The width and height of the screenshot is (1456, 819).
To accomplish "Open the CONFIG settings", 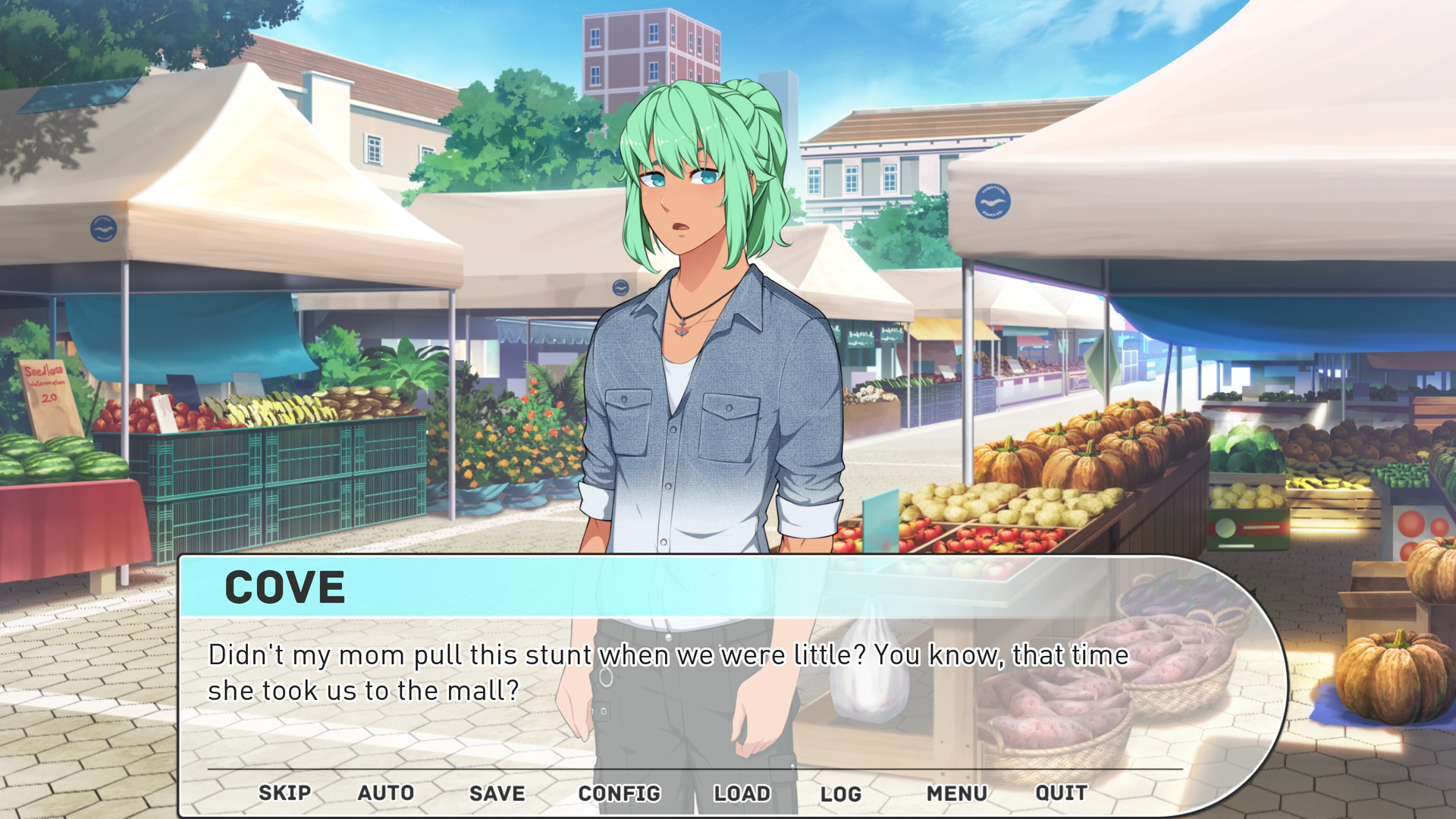I will [x=620, y=793].
